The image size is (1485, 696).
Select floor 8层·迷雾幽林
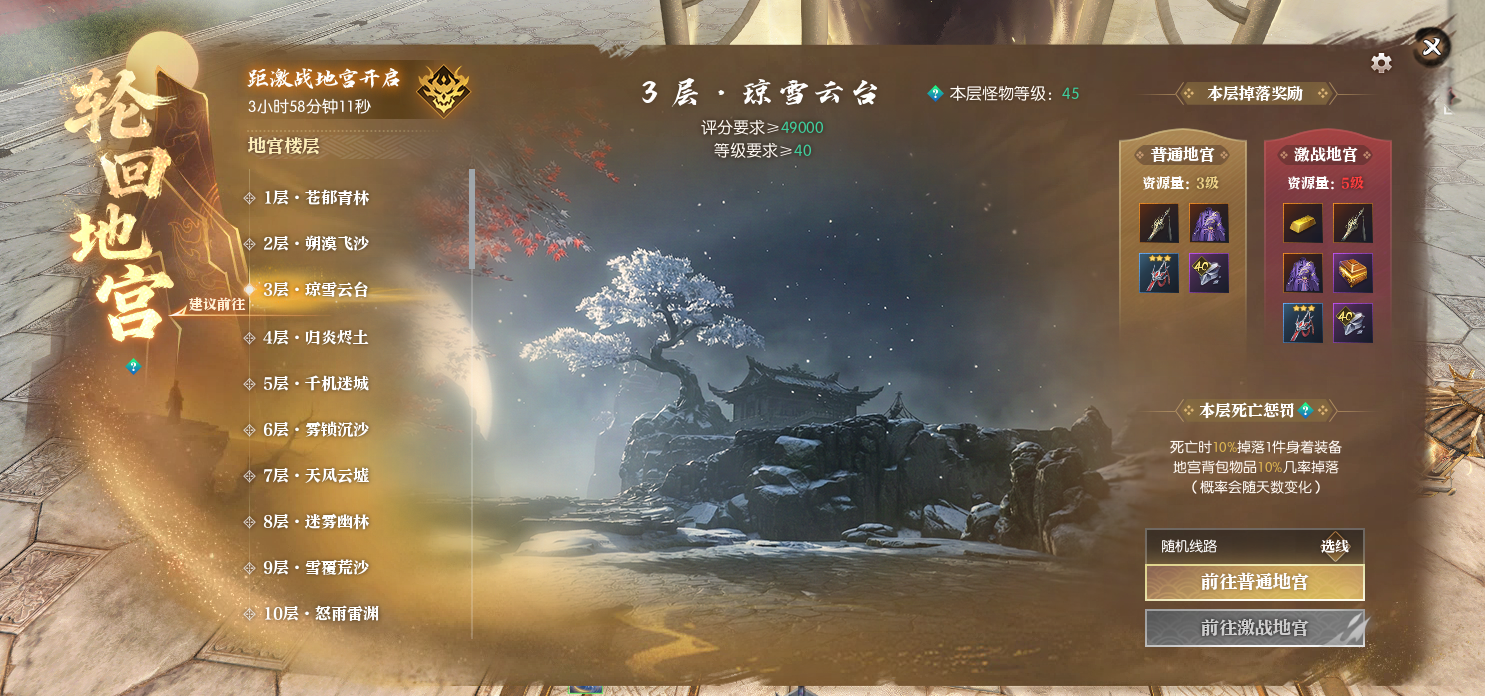tap(316, 522)
